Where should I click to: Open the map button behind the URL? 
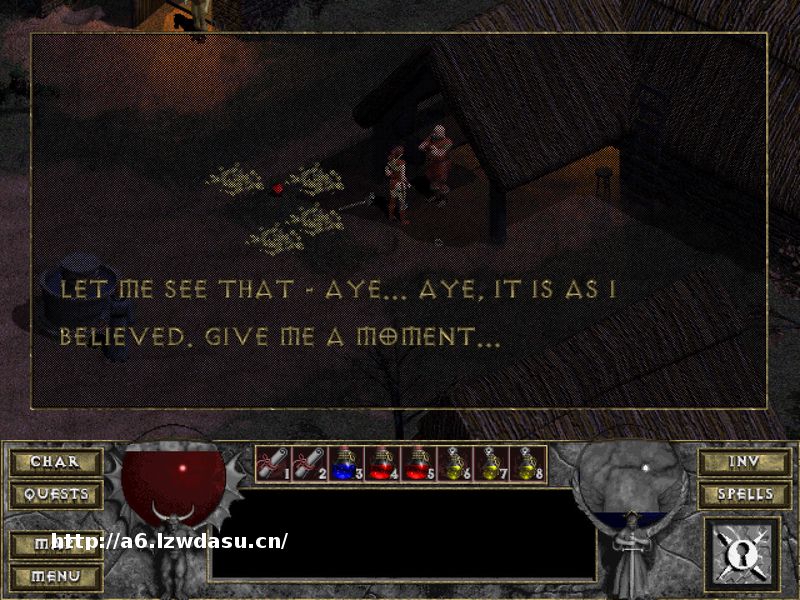tap(56, 544)
